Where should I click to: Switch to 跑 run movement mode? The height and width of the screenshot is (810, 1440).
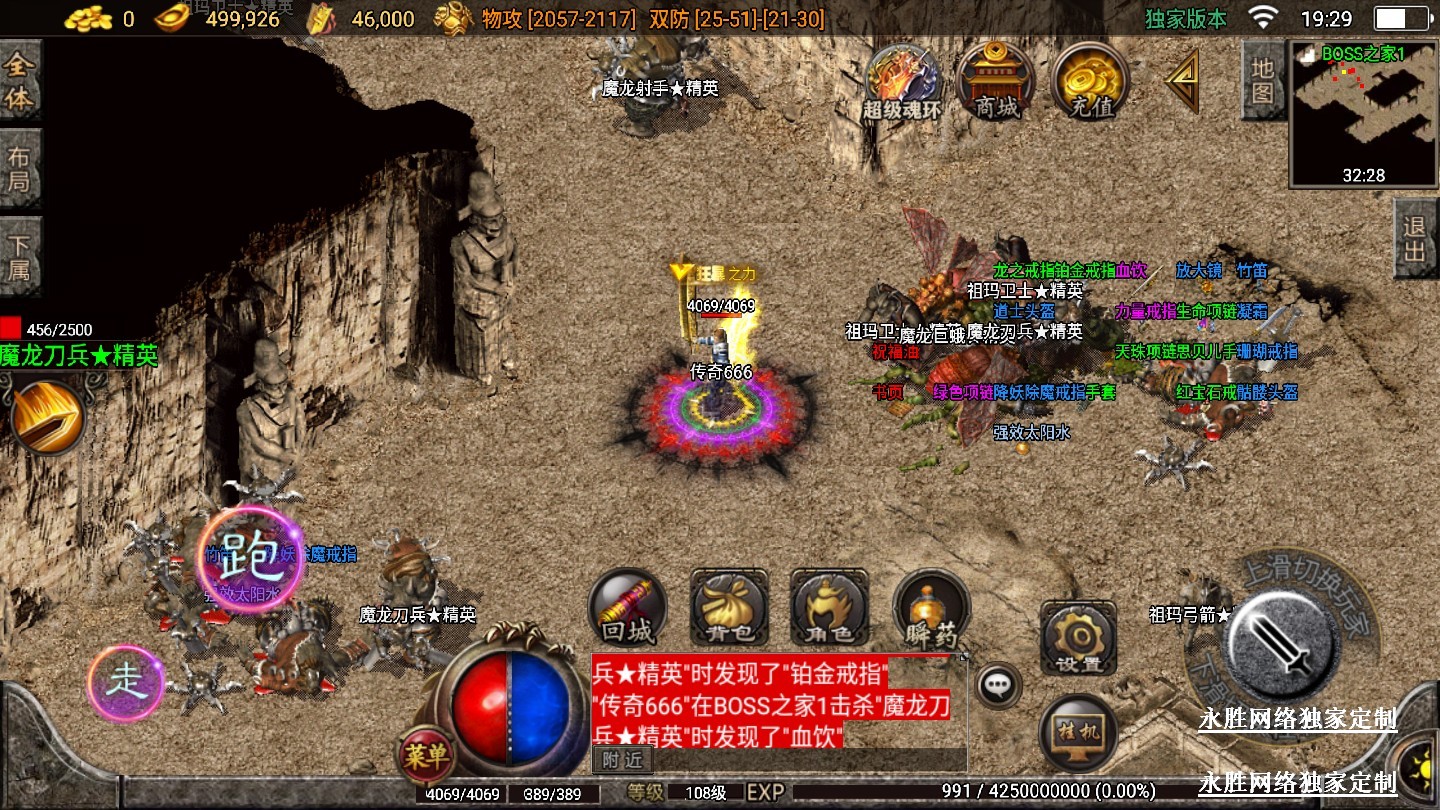(250, 560)
